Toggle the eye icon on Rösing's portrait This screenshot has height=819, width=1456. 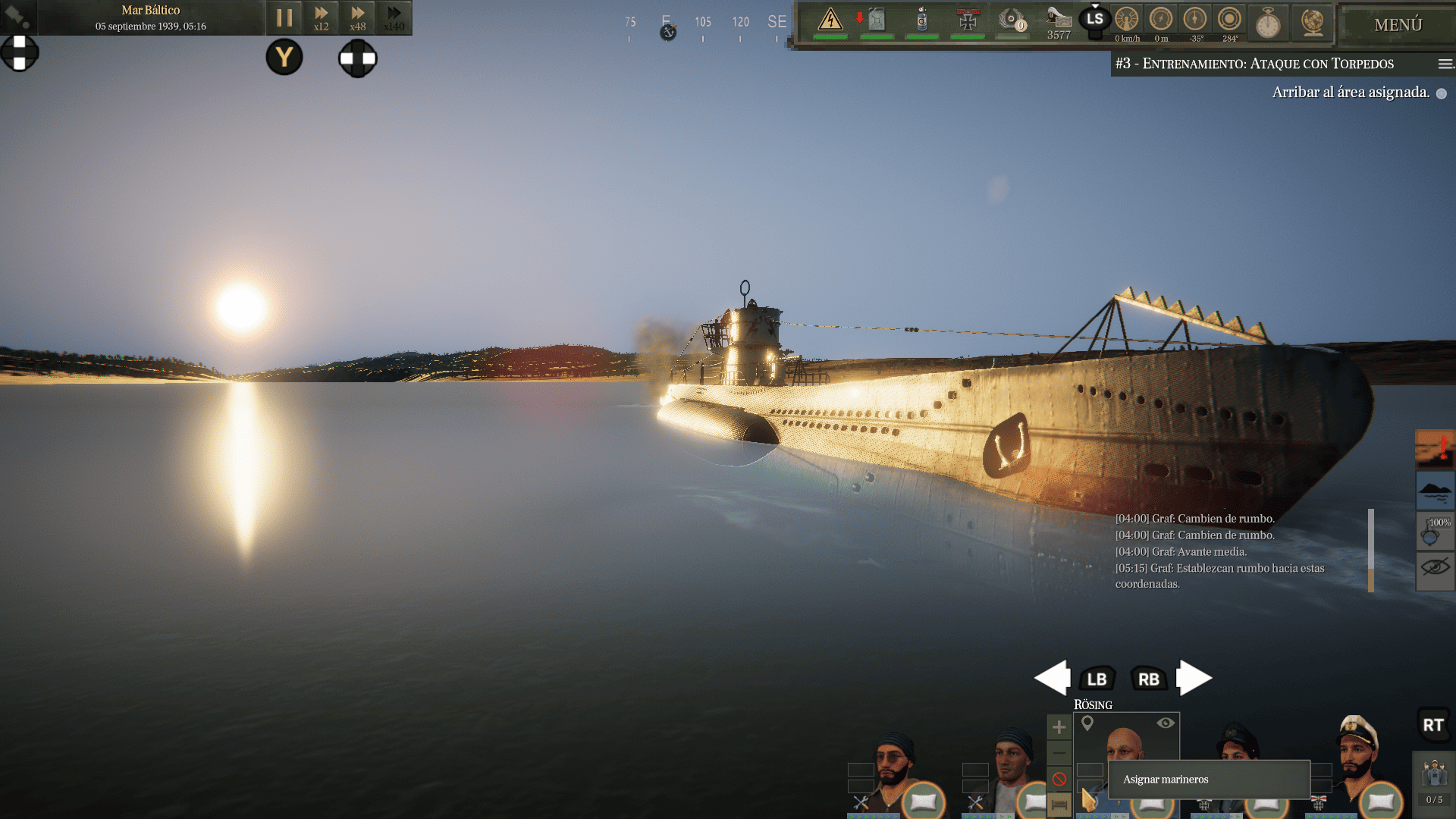coord(1166,723)
